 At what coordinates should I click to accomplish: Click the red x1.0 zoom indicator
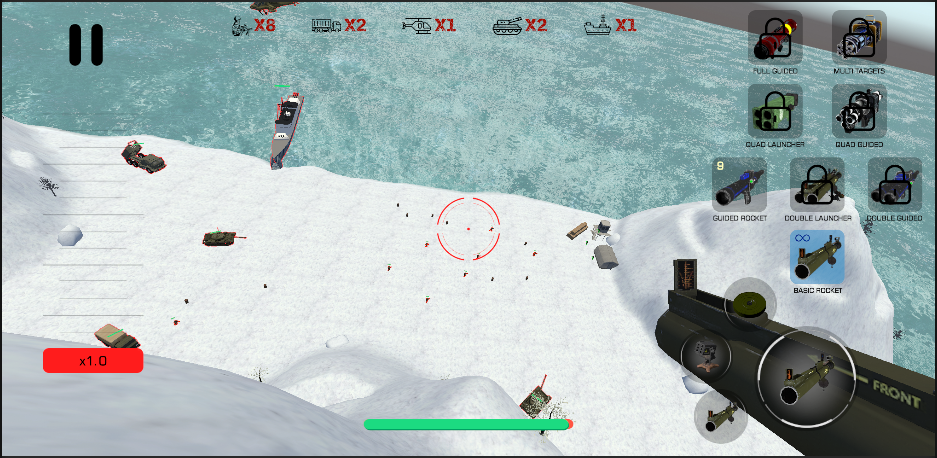pos(93,361)
